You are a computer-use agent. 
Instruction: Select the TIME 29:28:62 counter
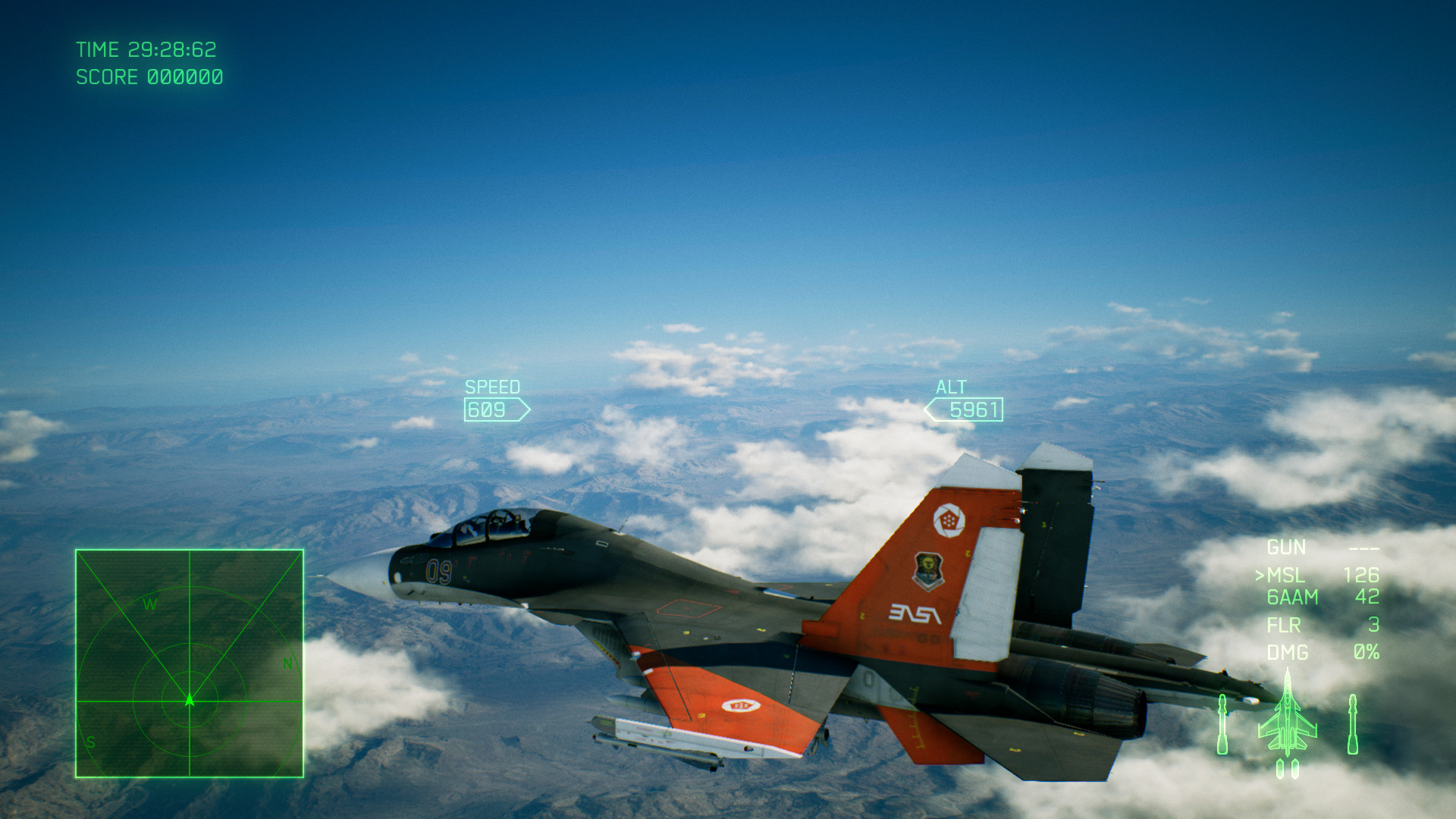click(x=146, y=50)
